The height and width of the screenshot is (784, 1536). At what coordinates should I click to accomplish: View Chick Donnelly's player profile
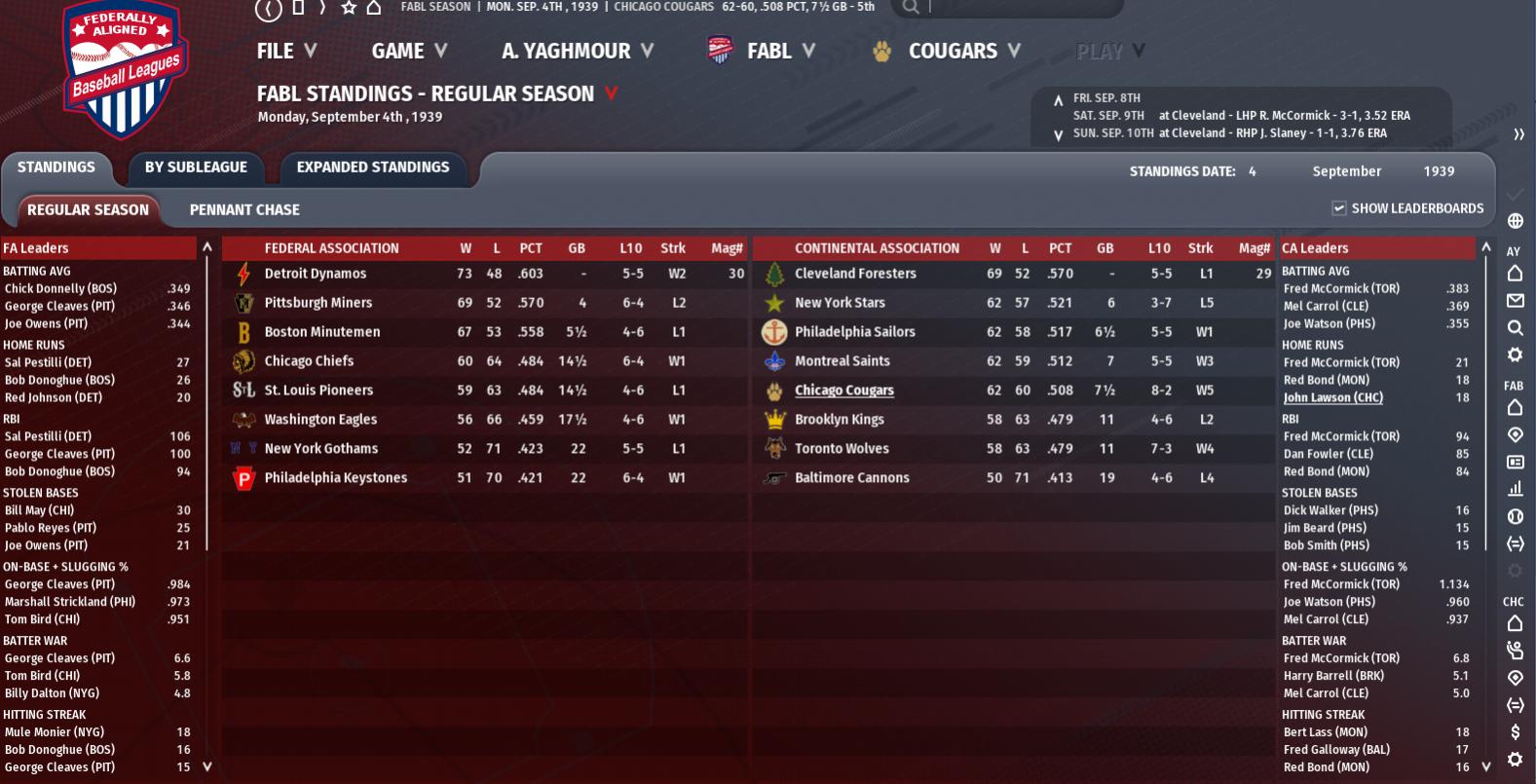point(60,288)
